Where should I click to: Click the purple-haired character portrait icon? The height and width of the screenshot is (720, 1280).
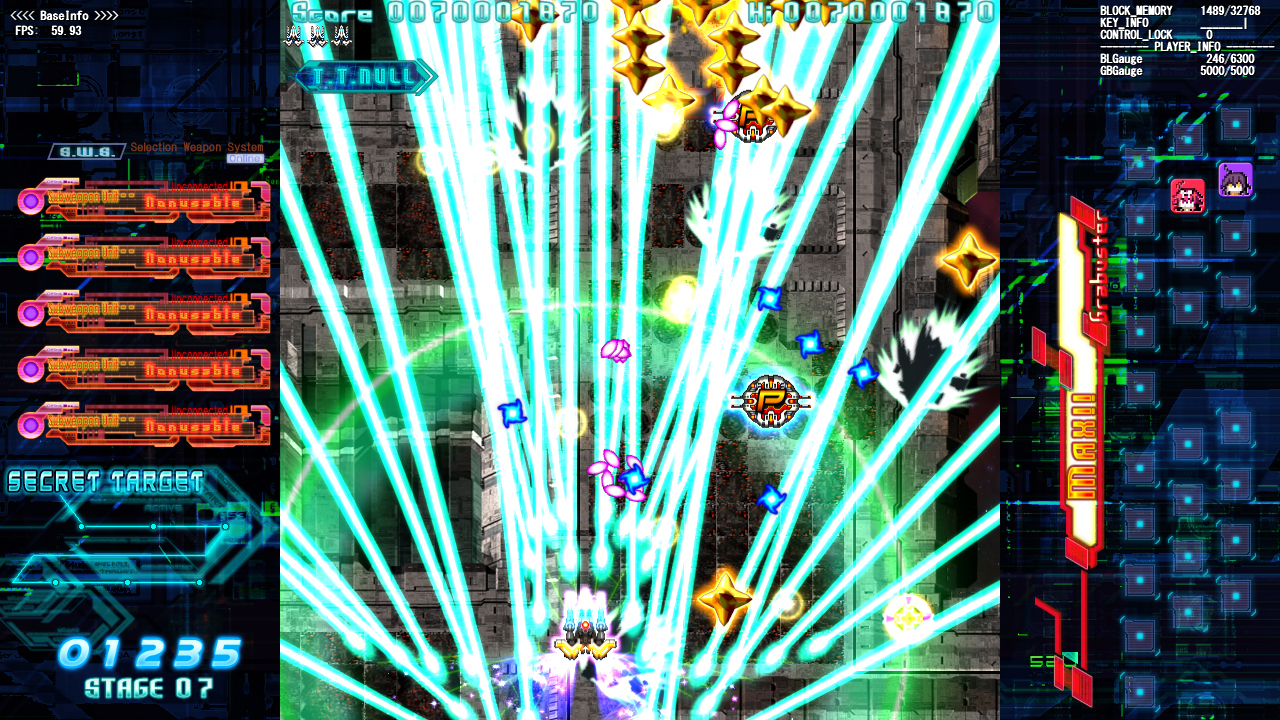[x=1236, y=180]
